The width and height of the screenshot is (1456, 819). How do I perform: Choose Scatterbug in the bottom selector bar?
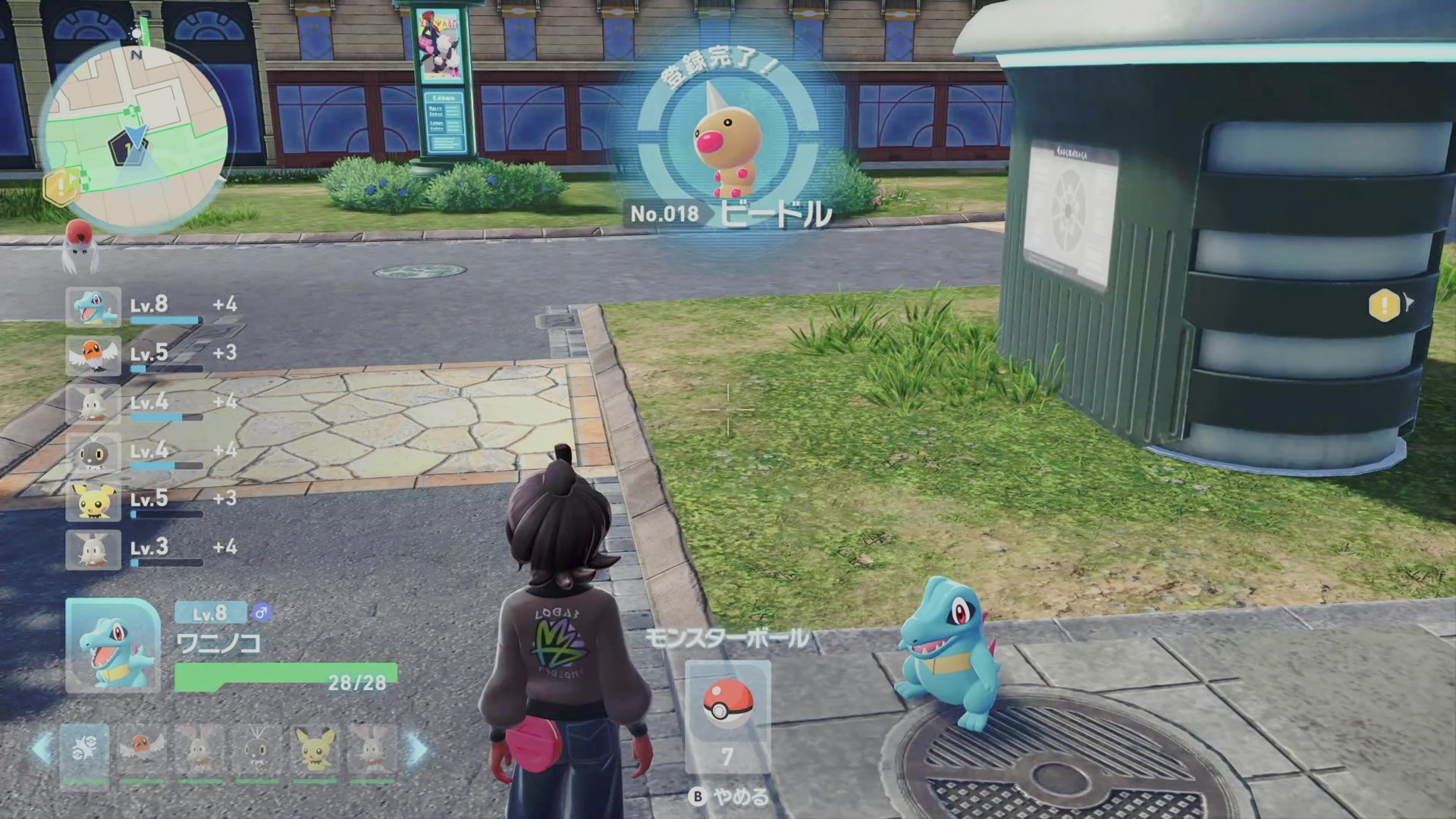point(257,751)
